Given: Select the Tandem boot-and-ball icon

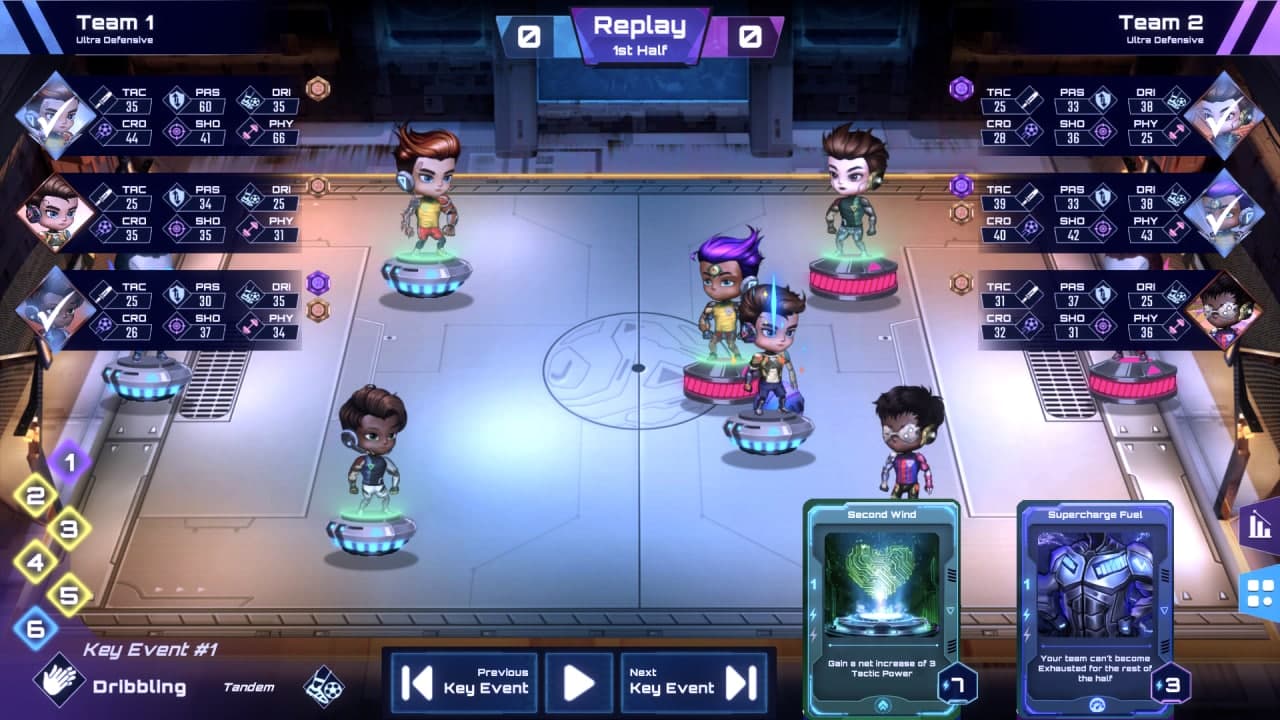Looking at the screenshot, I should tap(322, 688).
